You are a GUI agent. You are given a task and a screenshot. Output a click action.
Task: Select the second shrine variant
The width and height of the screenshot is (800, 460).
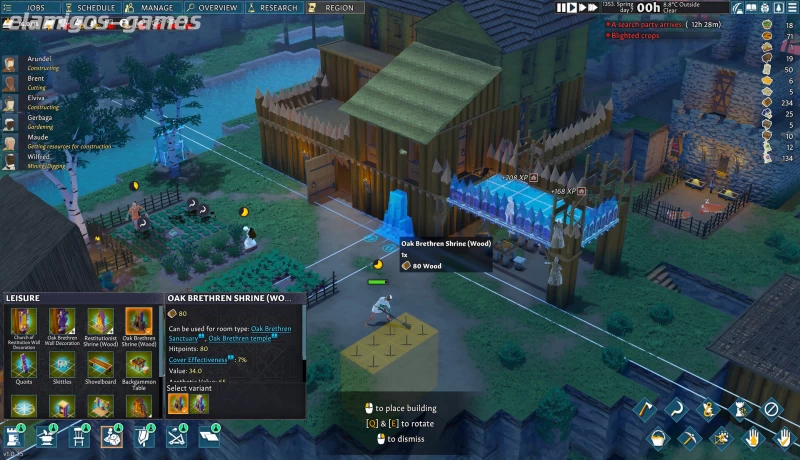pyautogui.click(x=198, y=403)
